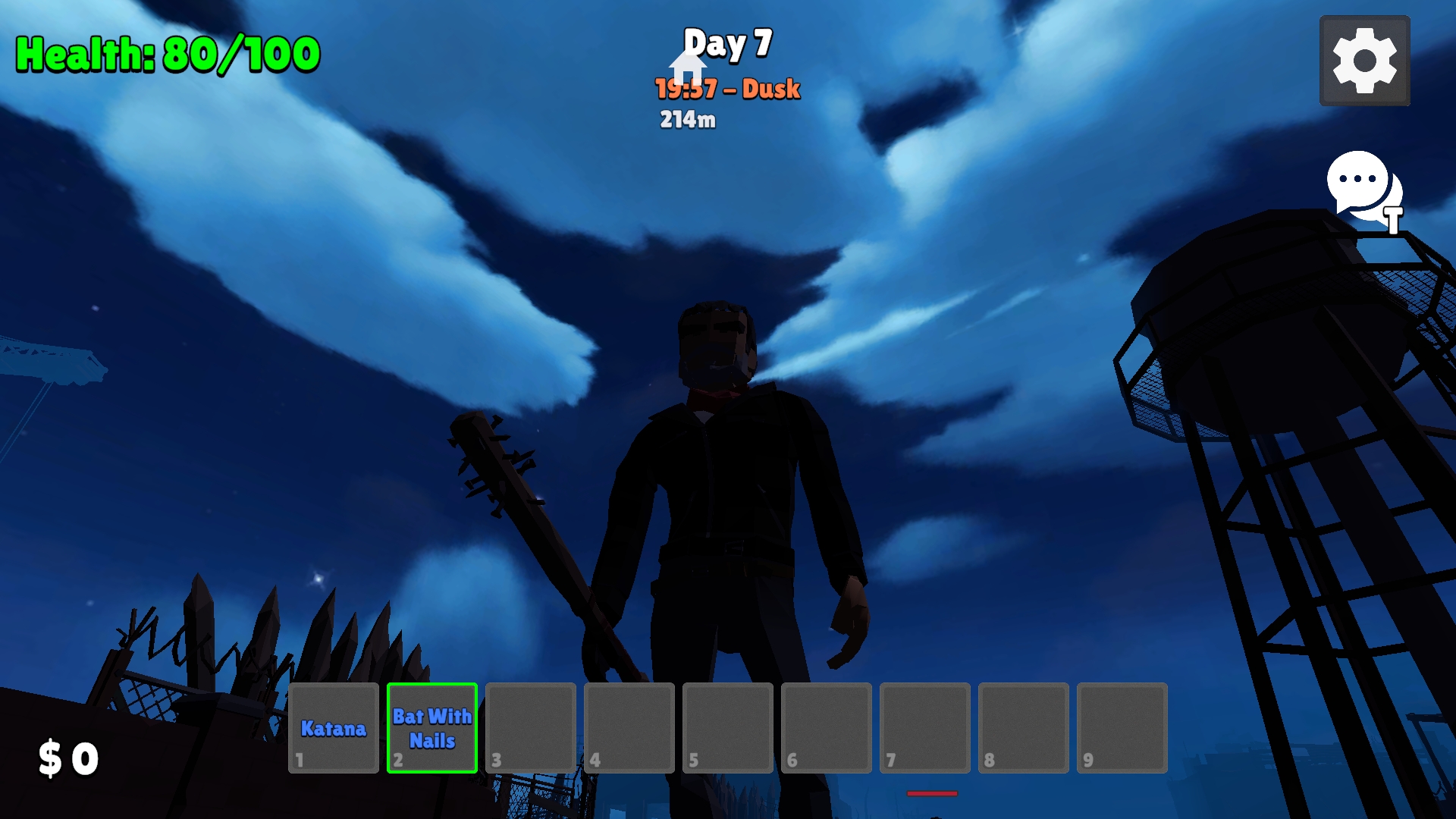Select the Katana in hotbar slot 1
Viewport: 1456px width, 819px height.
click(334, 728)
